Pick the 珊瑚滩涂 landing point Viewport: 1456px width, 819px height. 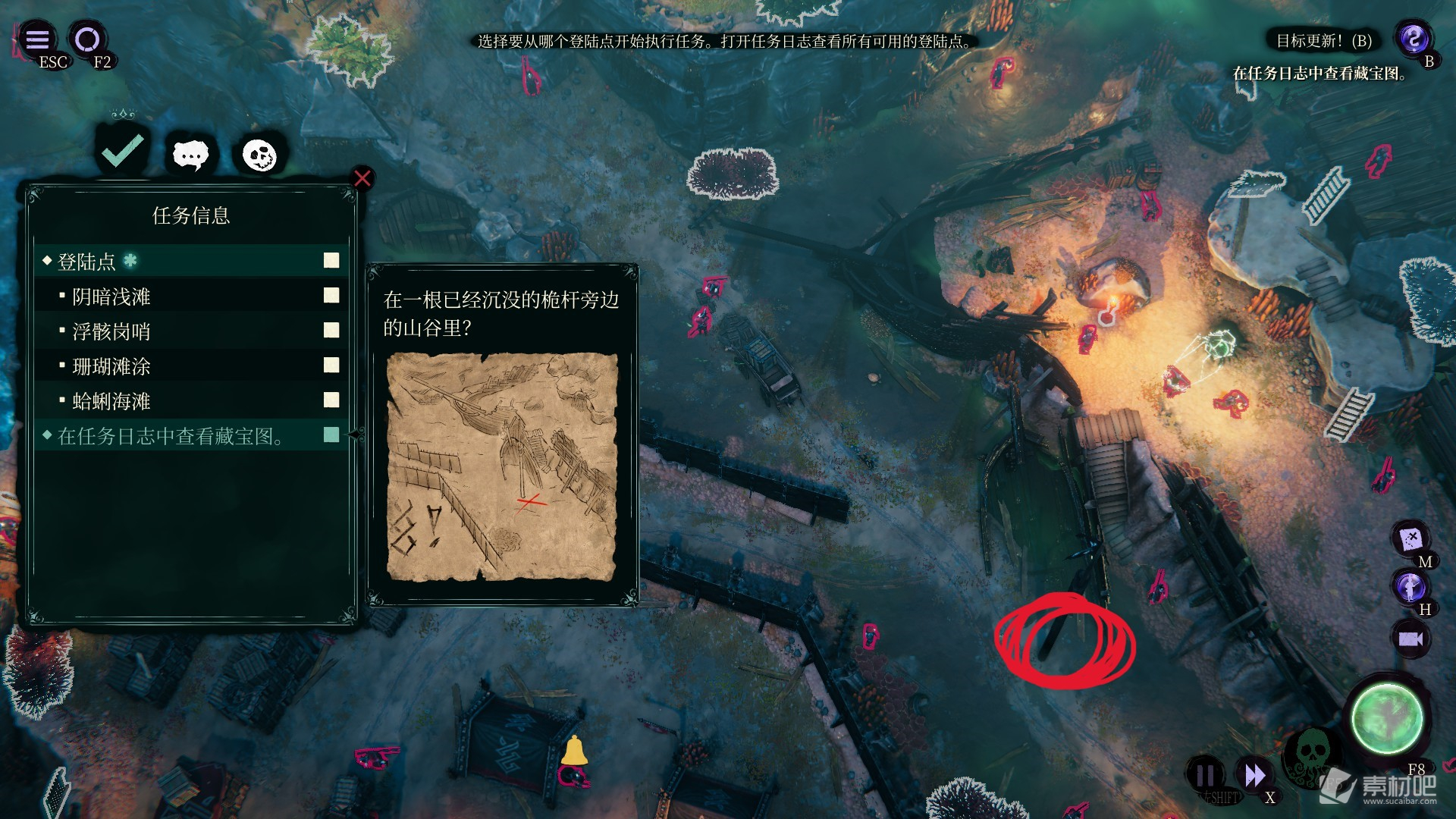pyautogui.click(x=190, y=366)
